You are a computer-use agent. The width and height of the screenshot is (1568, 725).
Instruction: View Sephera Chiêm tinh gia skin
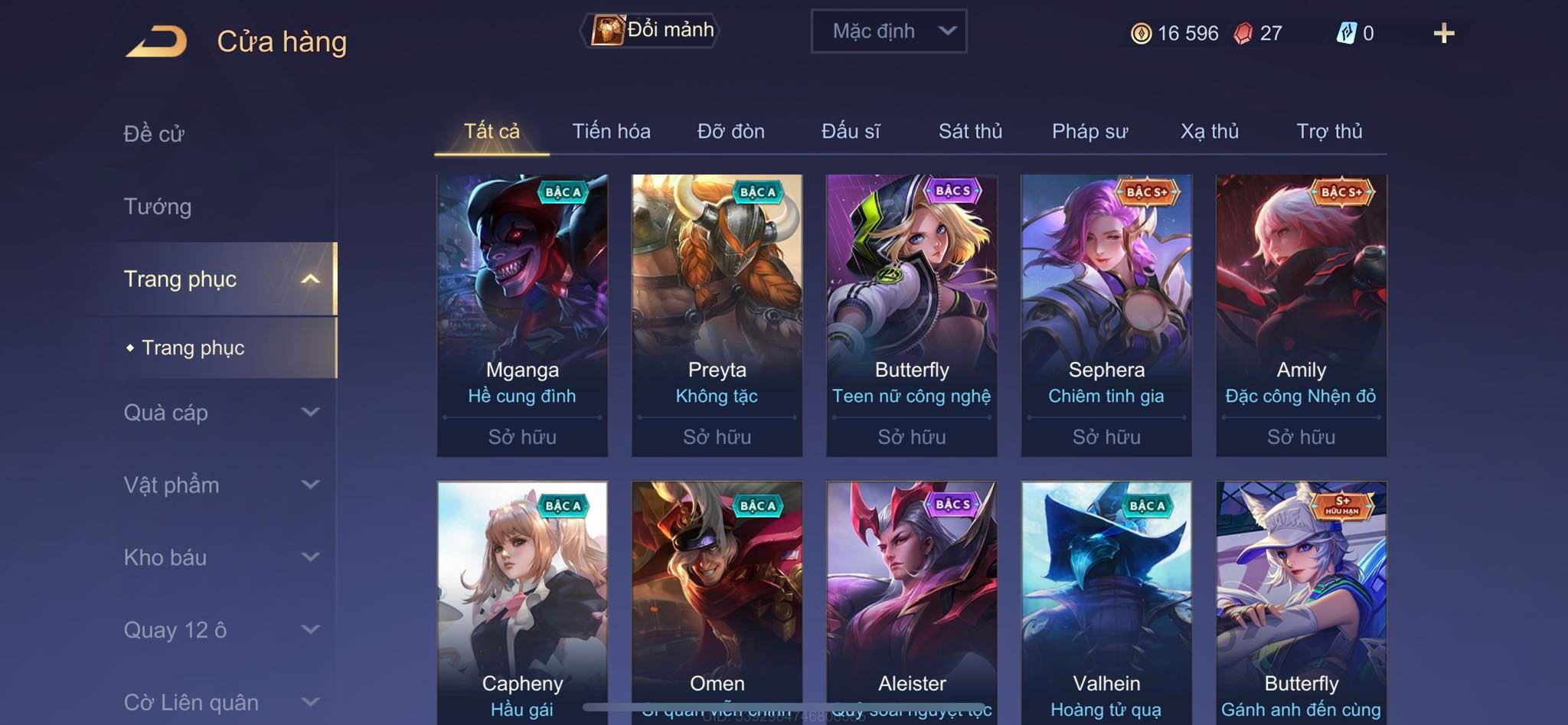pos(1106,315)
